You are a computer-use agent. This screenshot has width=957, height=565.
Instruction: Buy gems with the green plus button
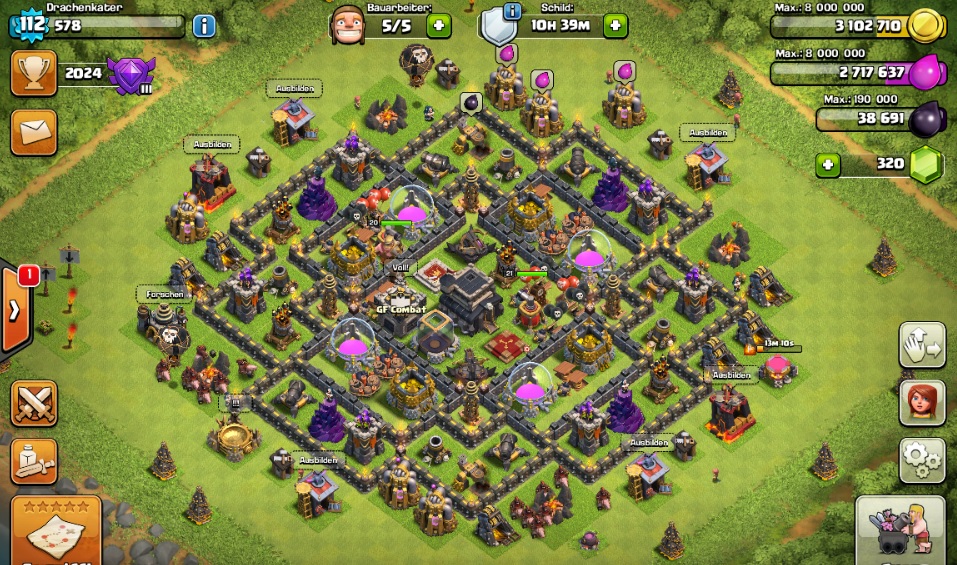click(x=827, y=164)
